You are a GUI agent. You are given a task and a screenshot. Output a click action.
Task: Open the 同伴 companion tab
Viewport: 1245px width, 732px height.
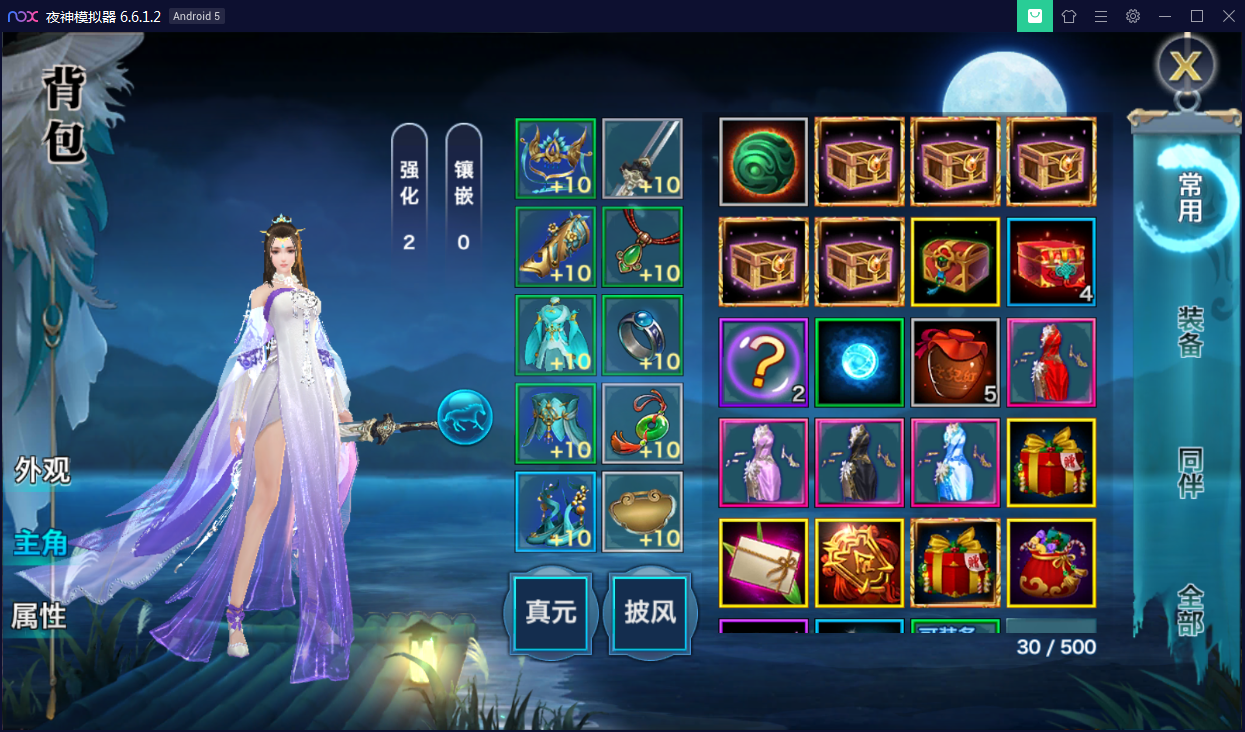(1190, 472)
